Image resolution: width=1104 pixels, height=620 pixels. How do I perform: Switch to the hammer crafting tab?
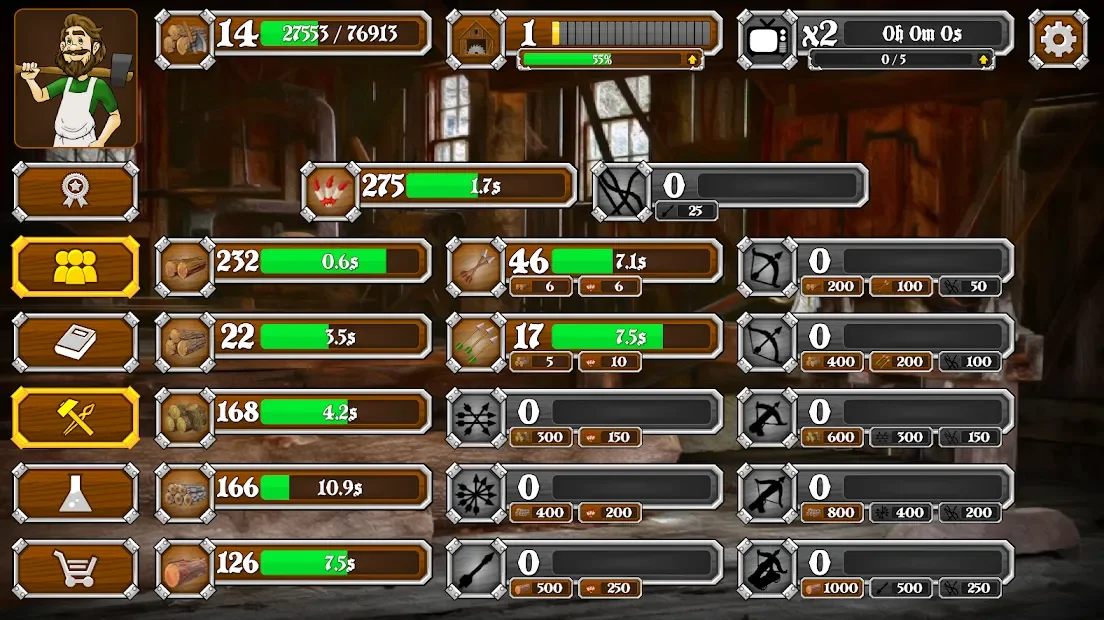[76, 417]
